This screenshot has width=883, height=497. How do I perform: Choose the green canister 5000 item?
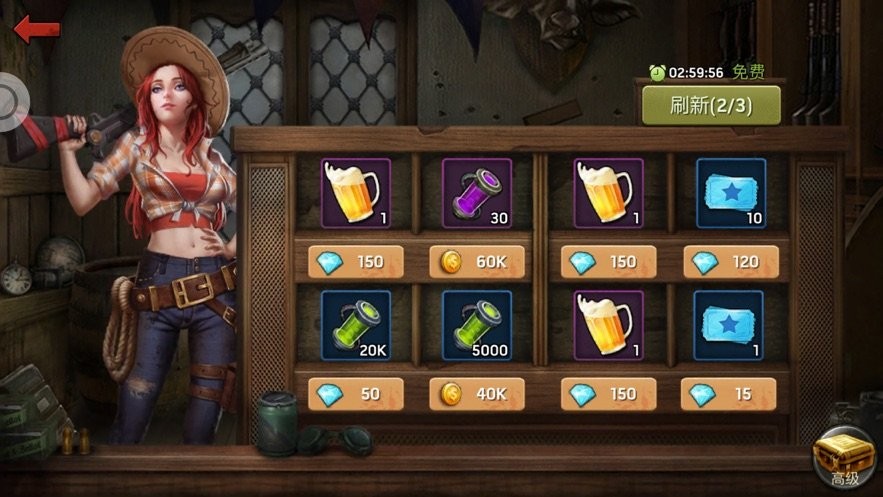click(477, 325)
